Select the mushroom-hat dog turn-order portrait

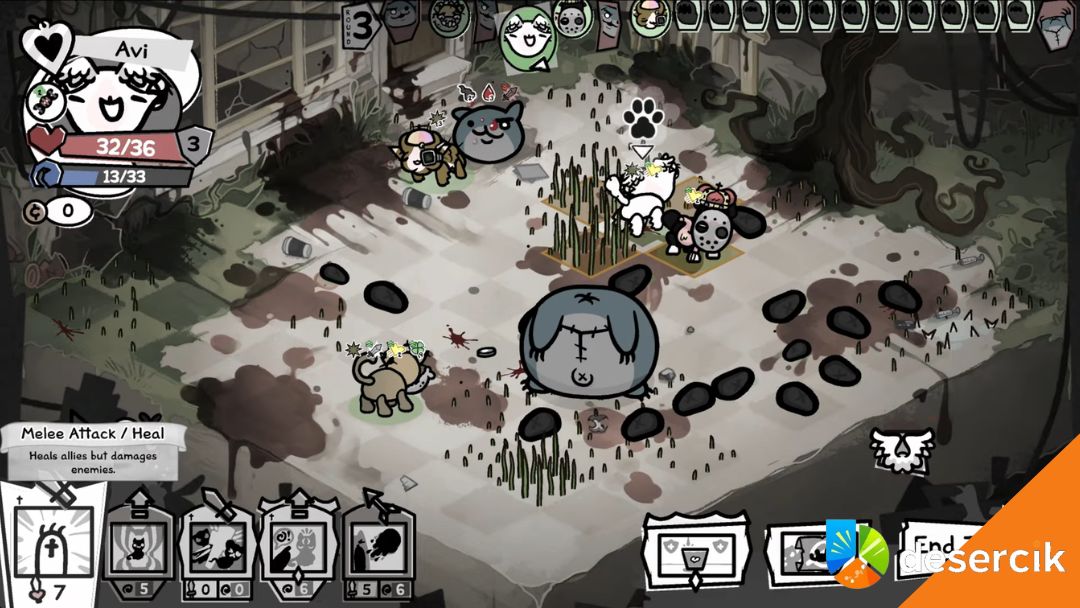click(651, 17)
